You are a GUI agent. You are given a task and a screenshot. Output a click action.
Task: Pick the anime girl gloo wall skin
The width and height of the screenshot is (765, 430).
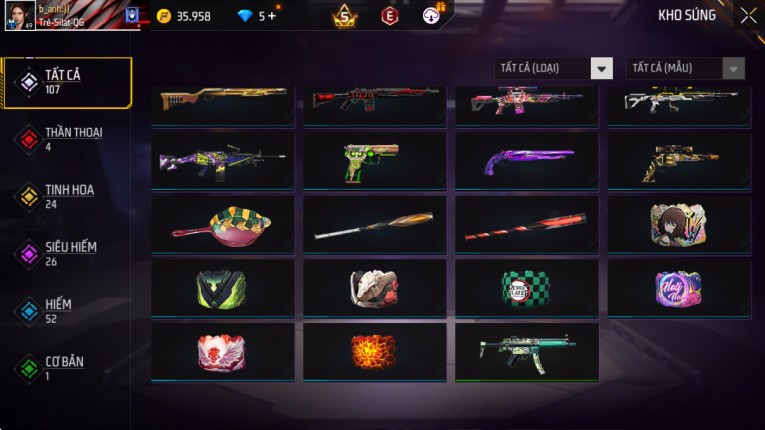tap(679, 224)
